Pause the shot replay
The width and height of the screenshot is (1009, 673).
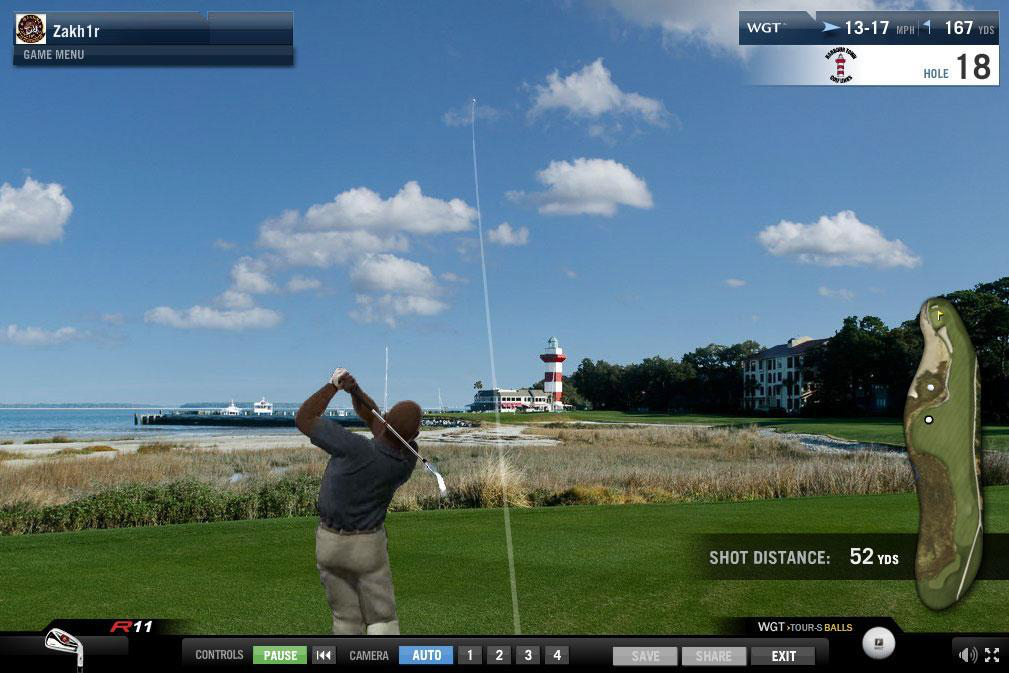point(280,655)
